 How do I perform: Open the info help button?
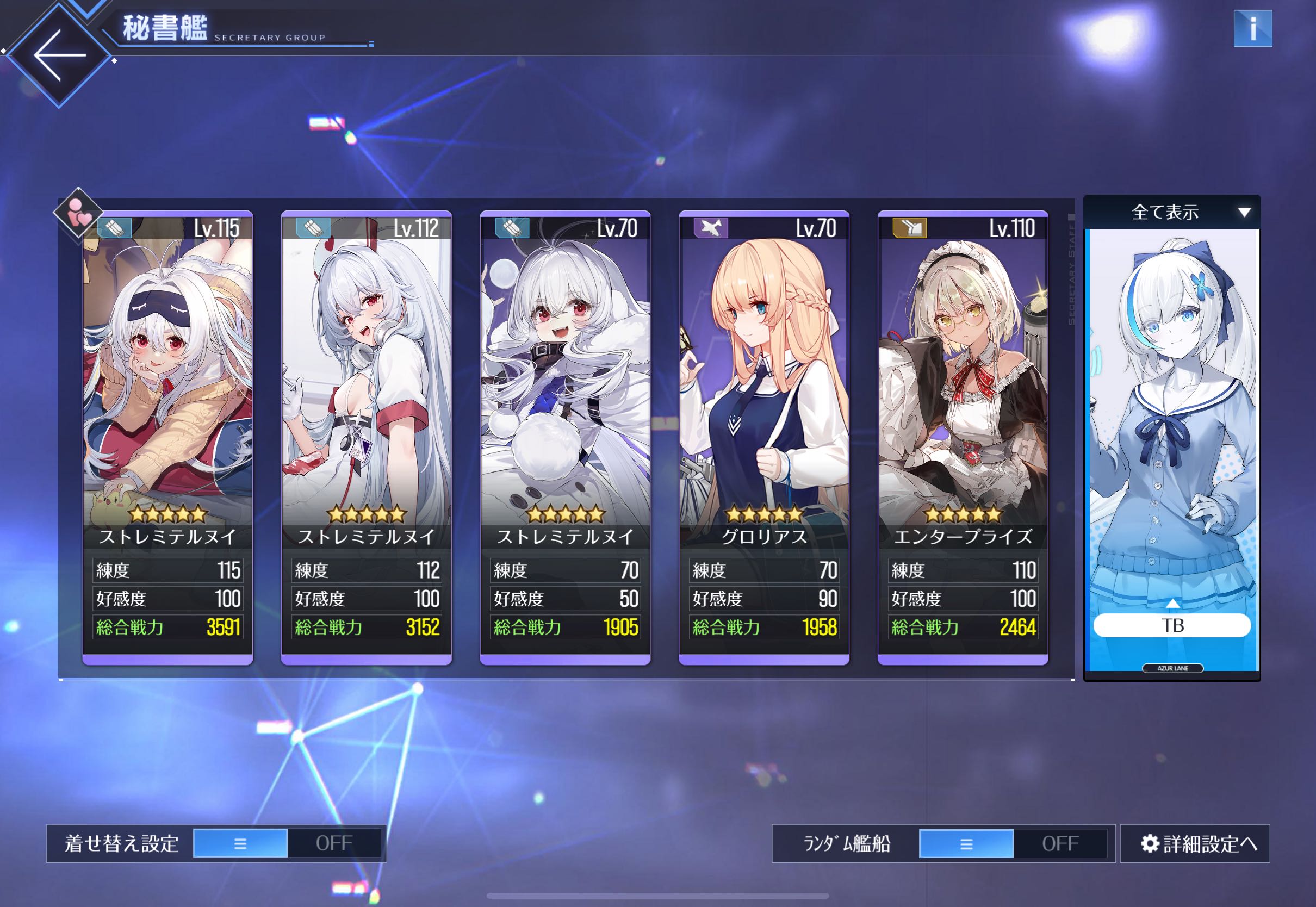click(1252, 28)
